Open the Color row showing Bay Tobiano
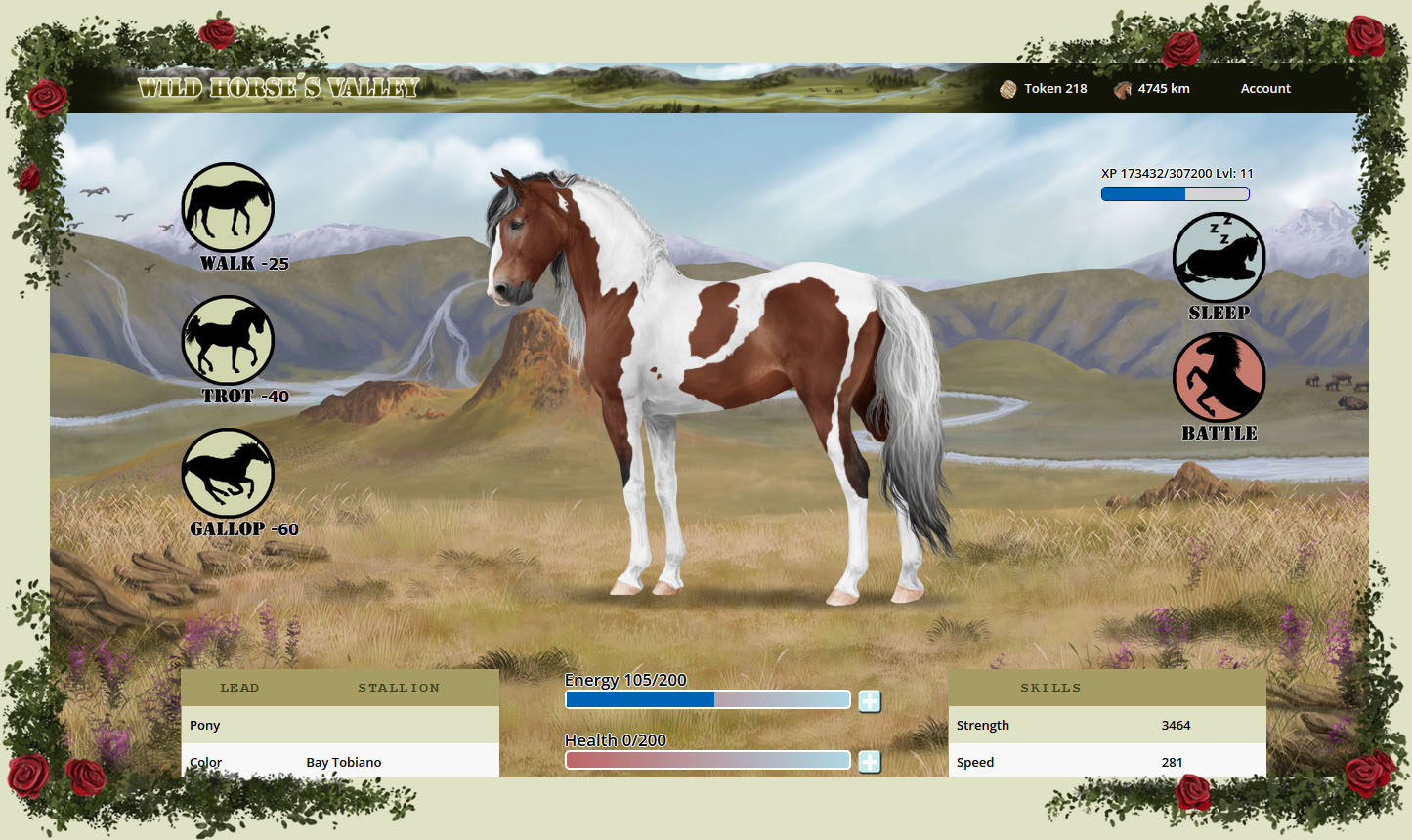 coord(340,761)
